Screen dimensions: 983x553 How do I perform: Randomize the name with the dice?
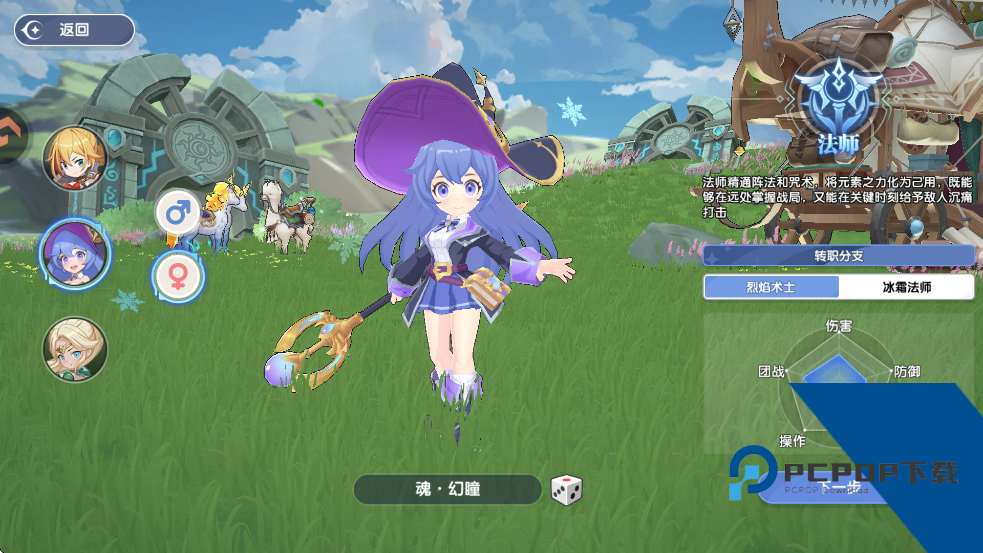point(566,490)
